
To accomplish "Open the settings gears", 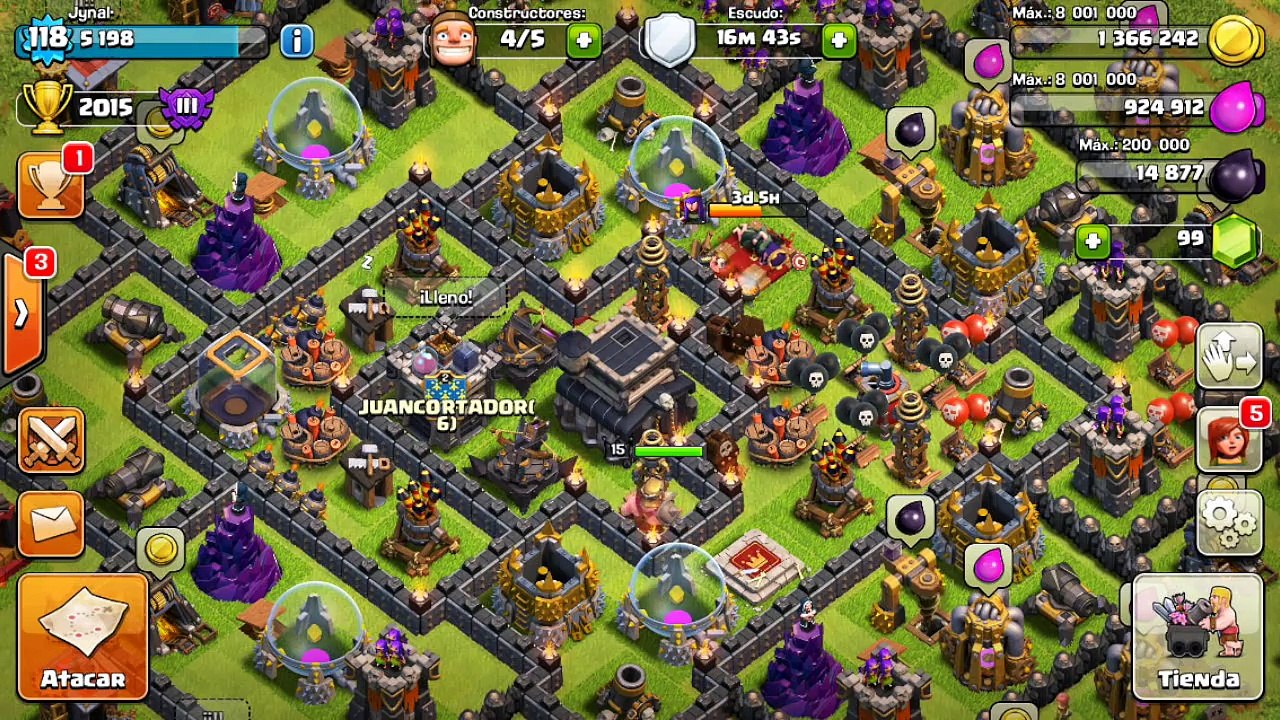I will (x=1229, y=521).
